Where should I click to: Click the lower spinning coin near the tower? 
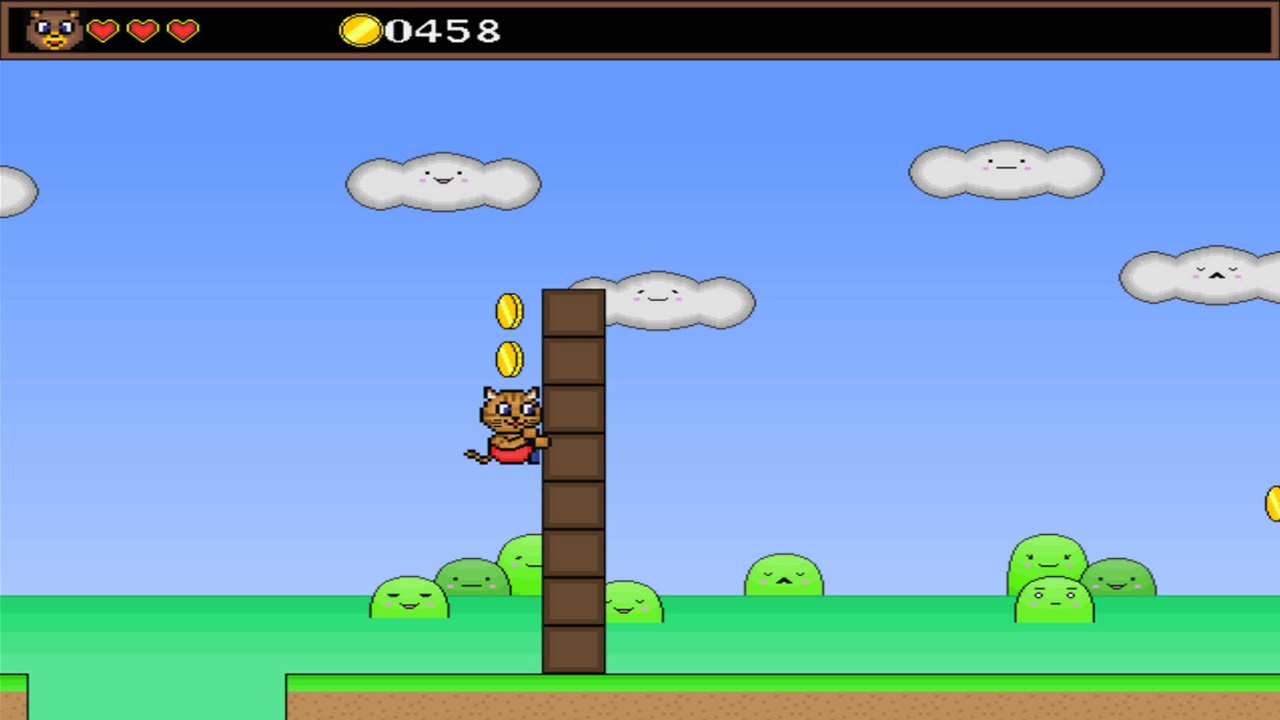(510, 360)
